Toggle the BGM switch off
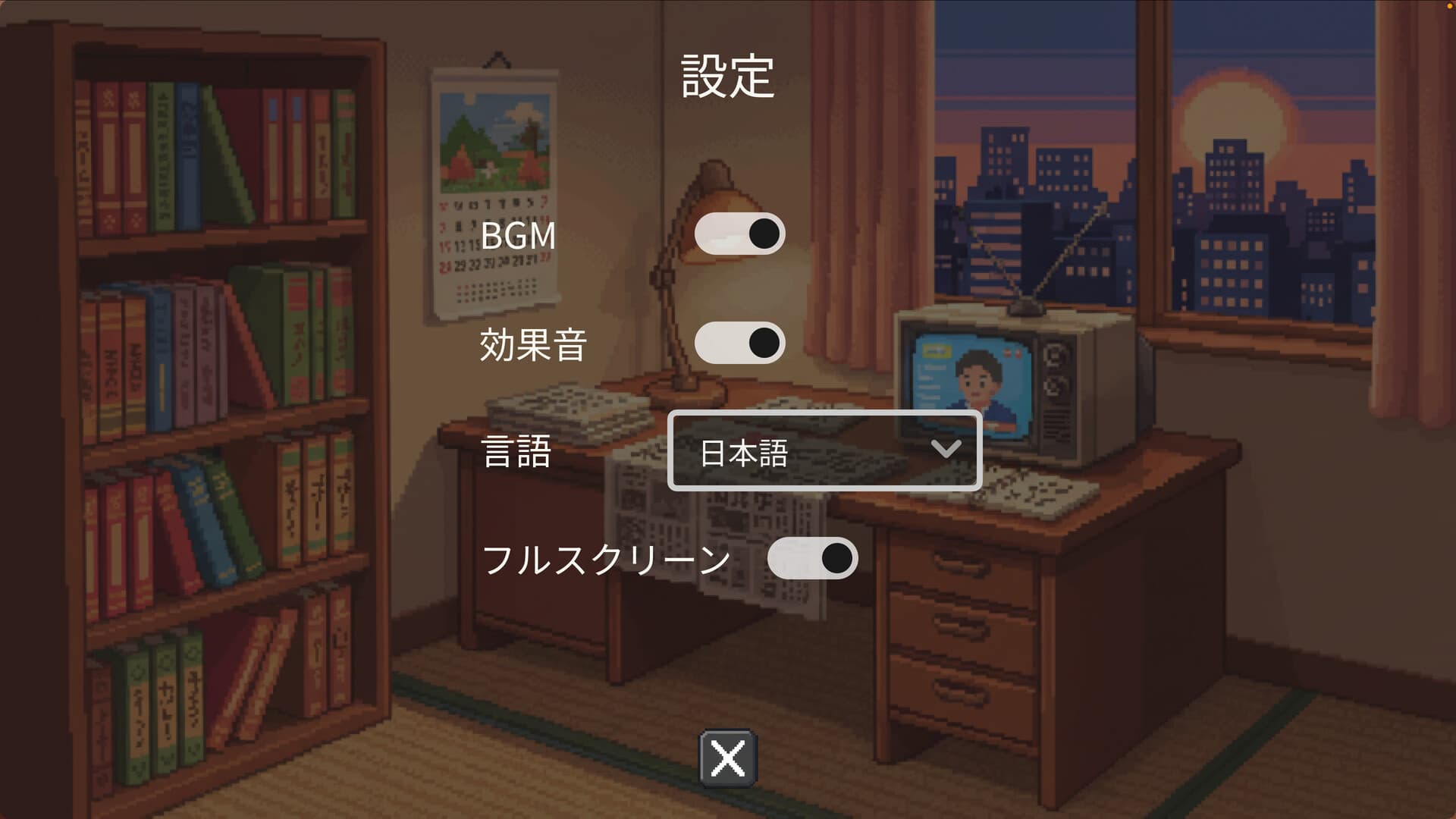 click(x=739, y=234)
